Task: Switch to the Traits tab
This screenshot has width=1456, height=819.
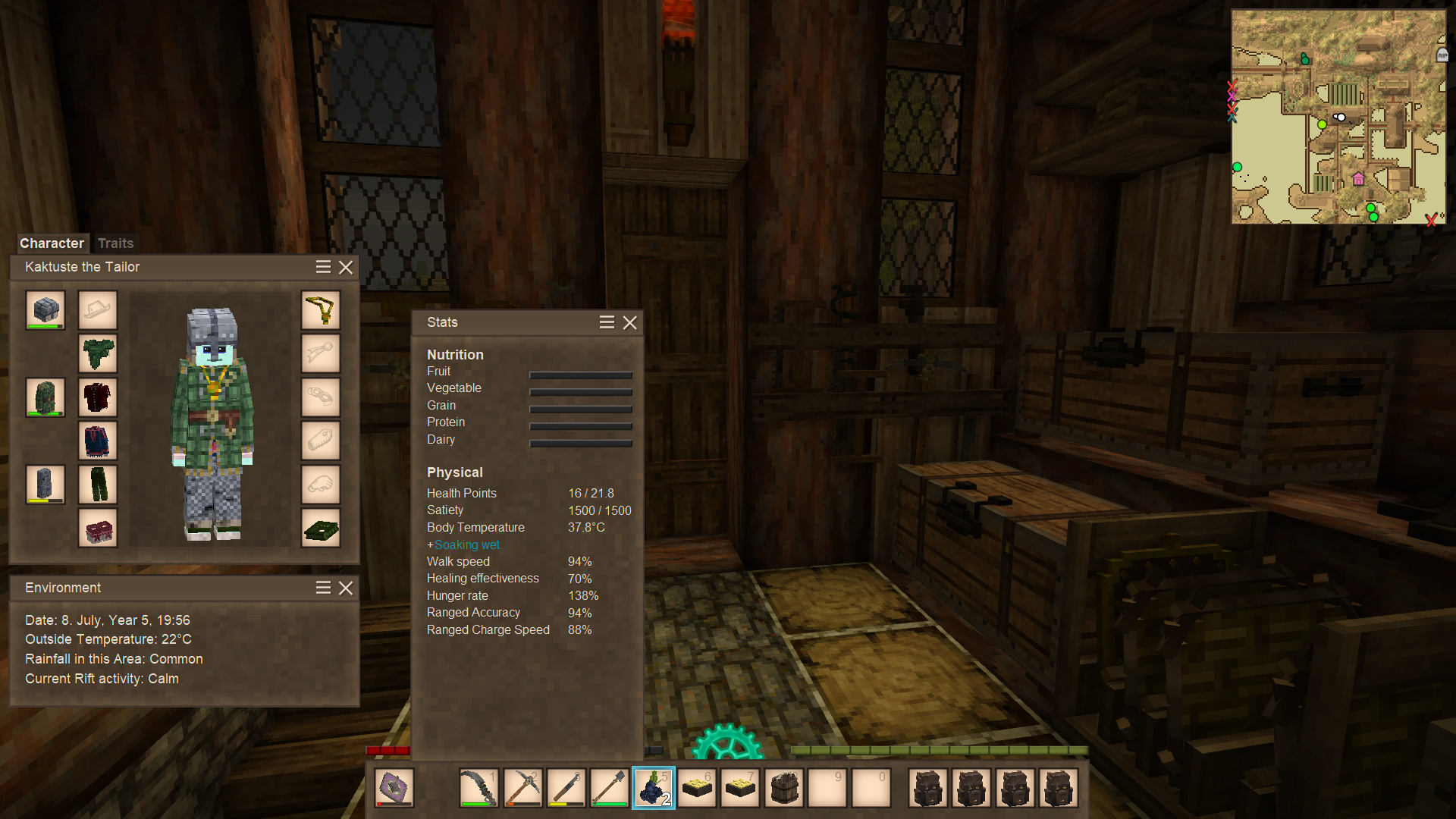Action: [x=115, y=243]
